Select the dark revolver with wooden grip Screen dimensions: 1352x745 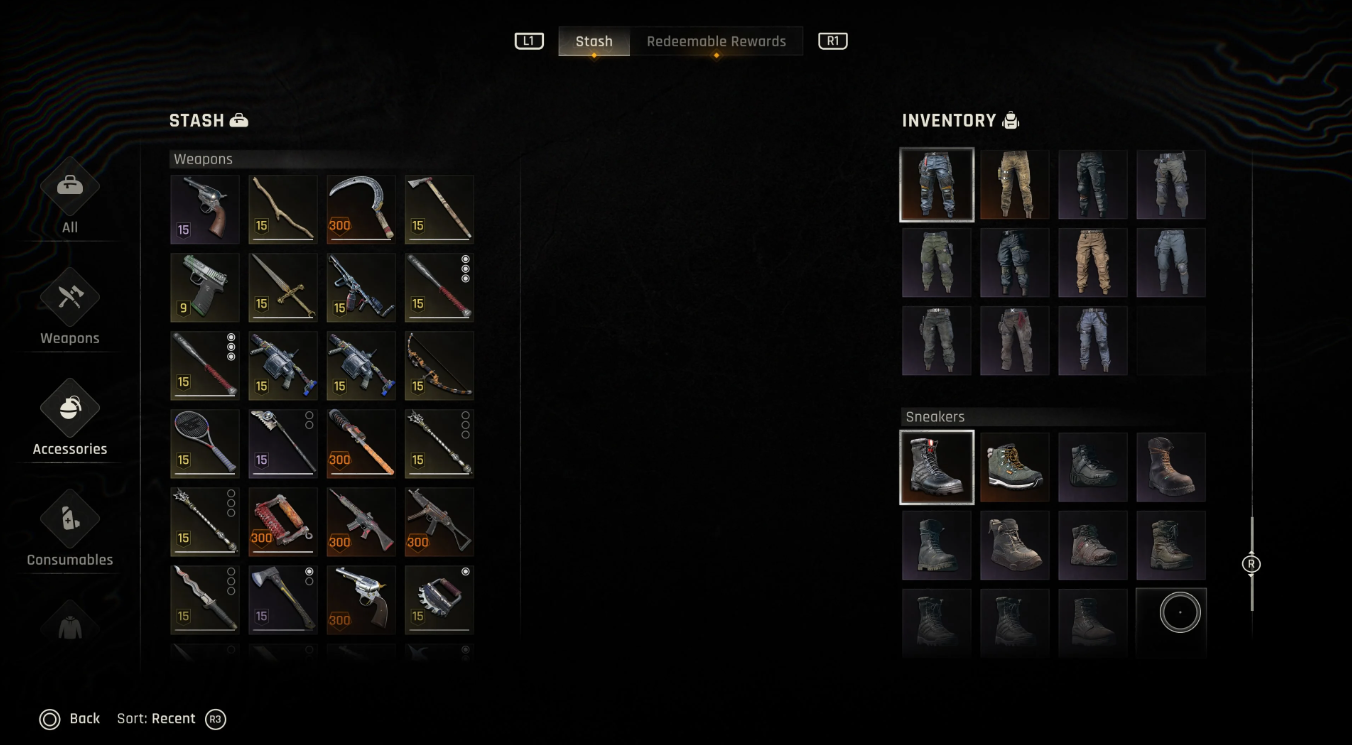205,210
